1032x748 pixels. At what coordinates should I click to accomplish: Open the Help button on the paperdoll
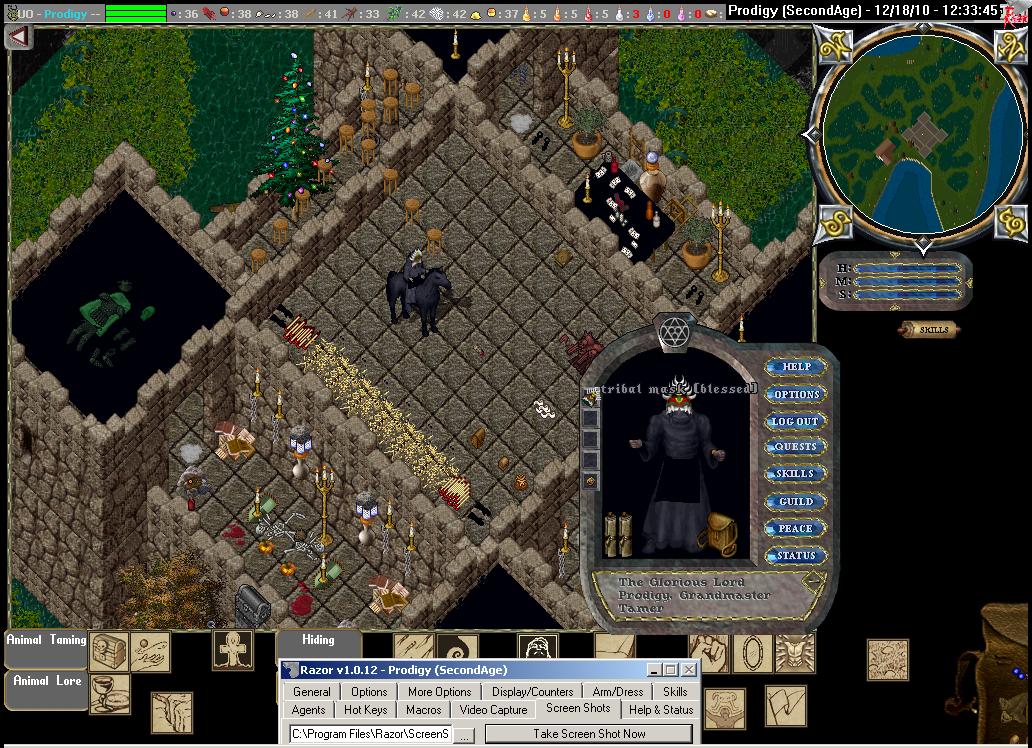pyautogui.click(x=796, y=367)
